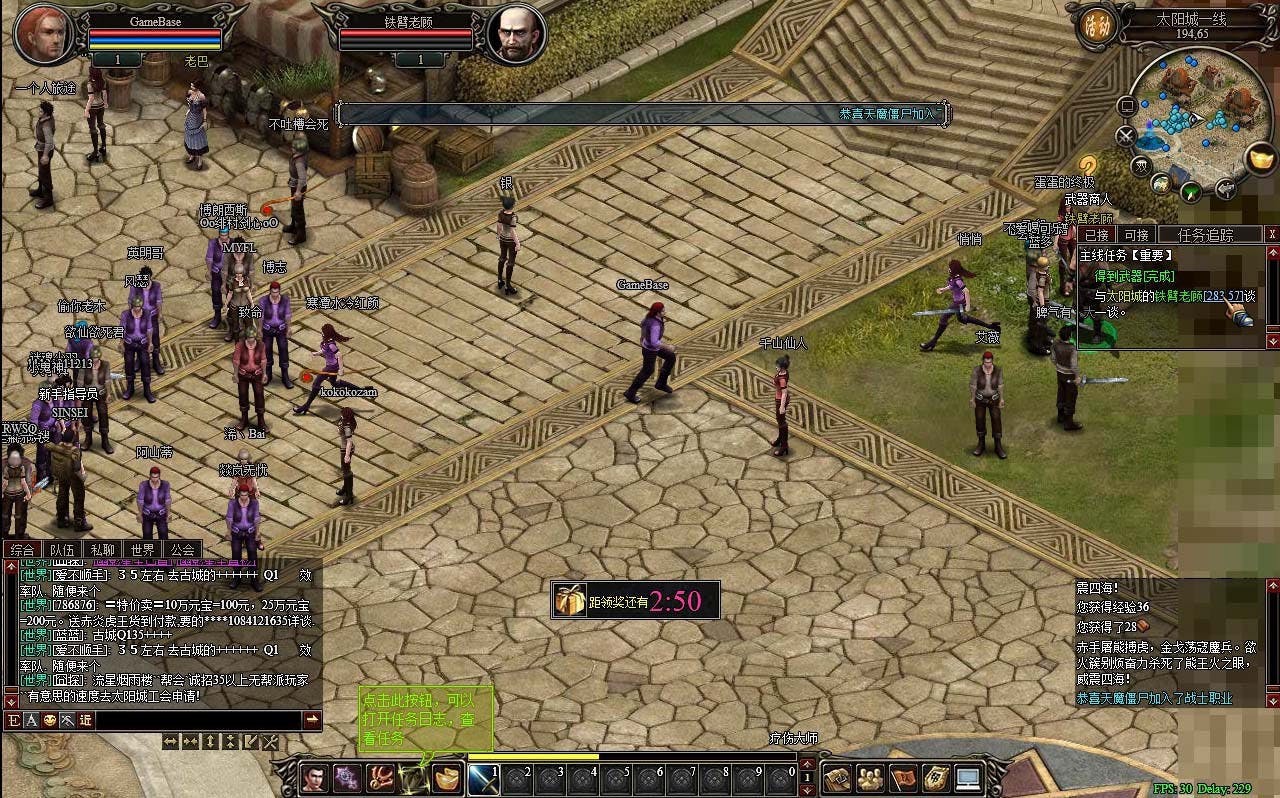Select the 队伍 team chat tab
This screenshot has height=798, width=1280.
62,549
